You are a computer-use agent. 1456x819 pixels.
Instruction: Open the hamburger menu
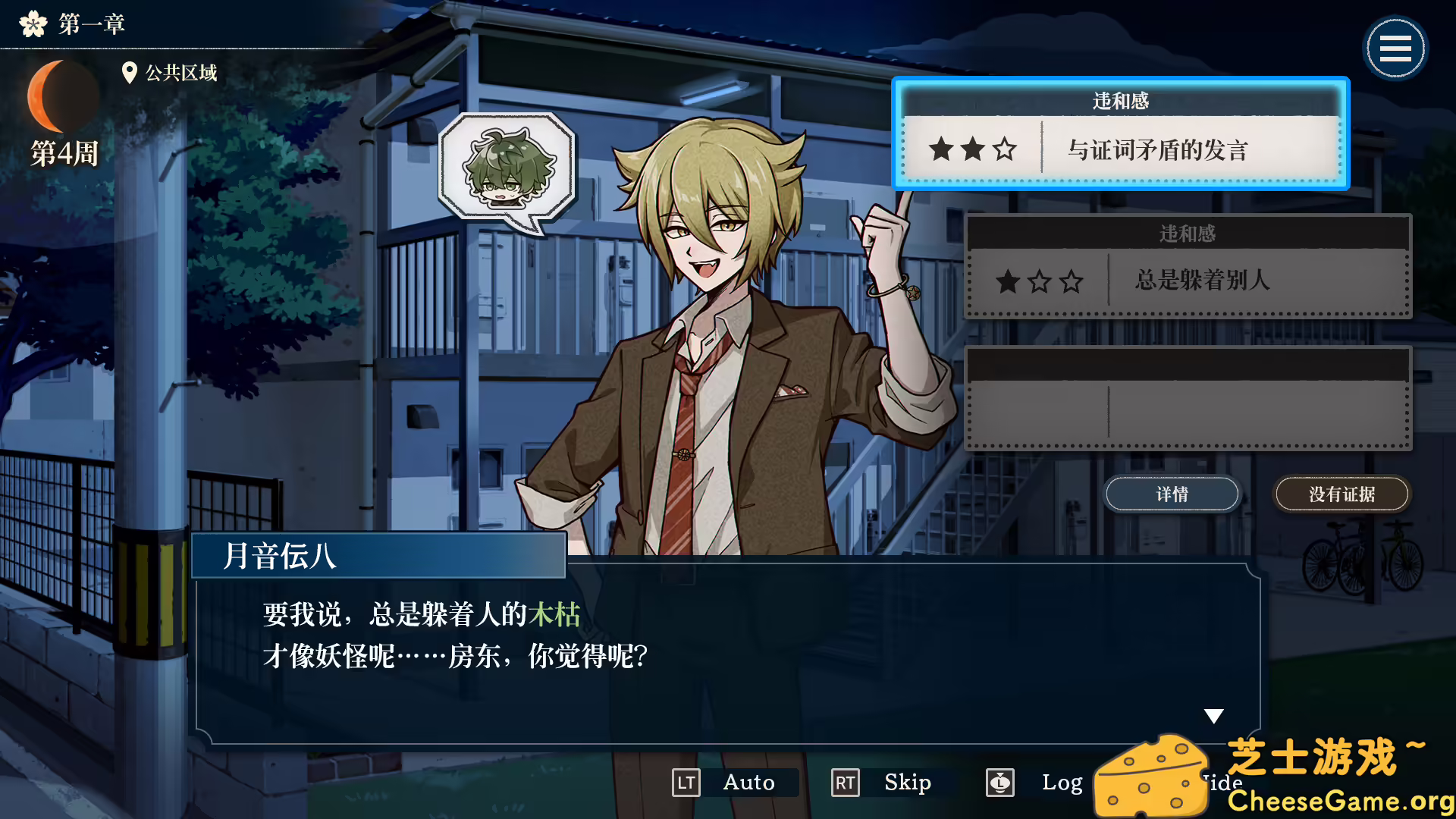(1395, 47)
